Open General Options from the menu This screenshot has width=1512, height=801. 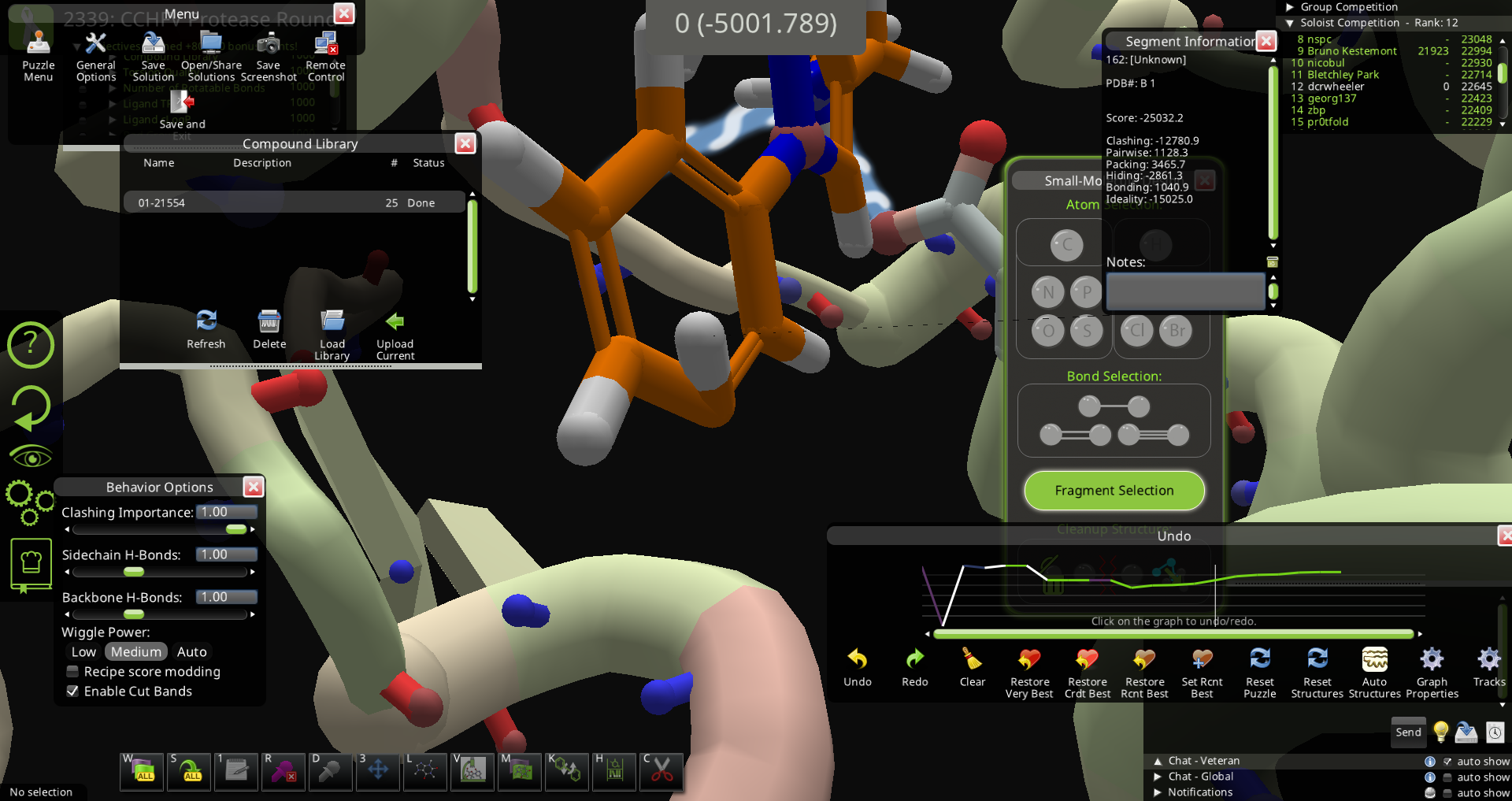point(95,55)
